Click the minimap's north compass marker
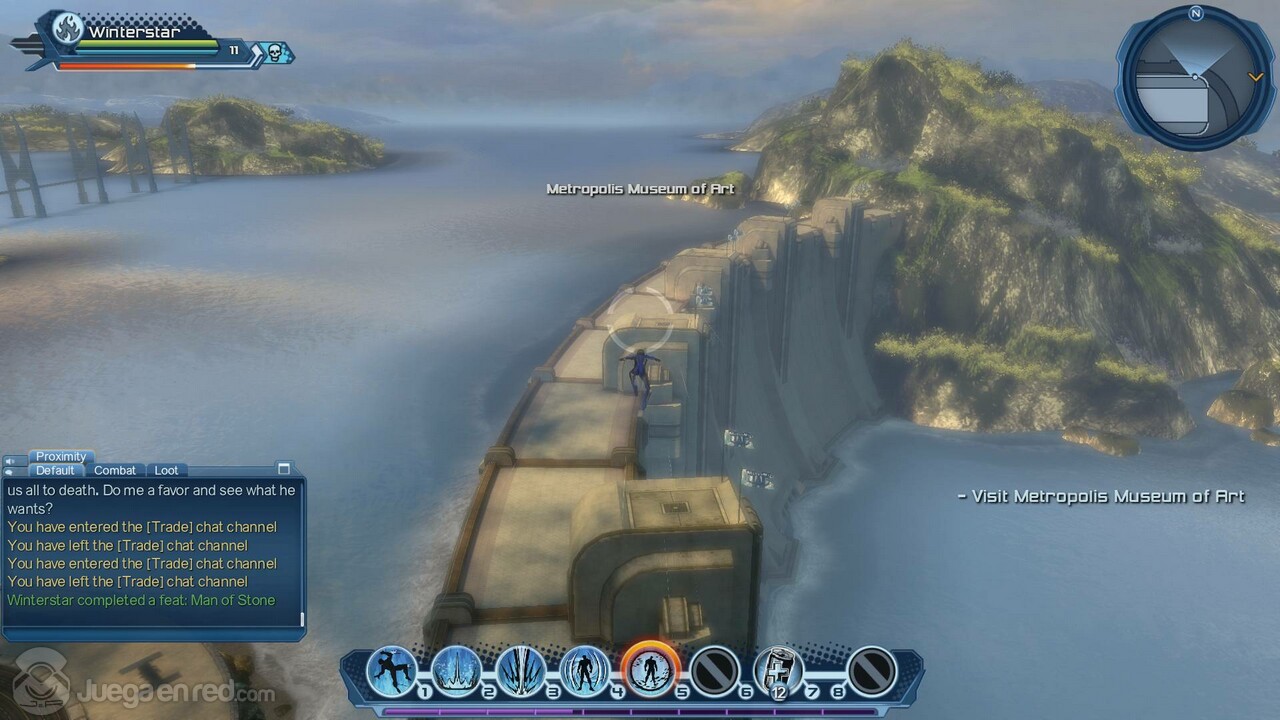The width and height of the screenshot is (1280, 720). [1195, 13]
